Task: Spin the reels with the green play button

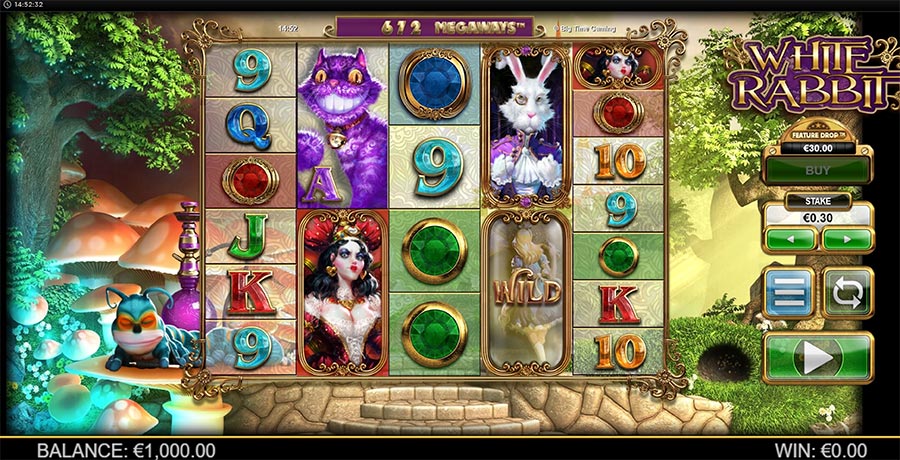Action: (x=817, y=357)
